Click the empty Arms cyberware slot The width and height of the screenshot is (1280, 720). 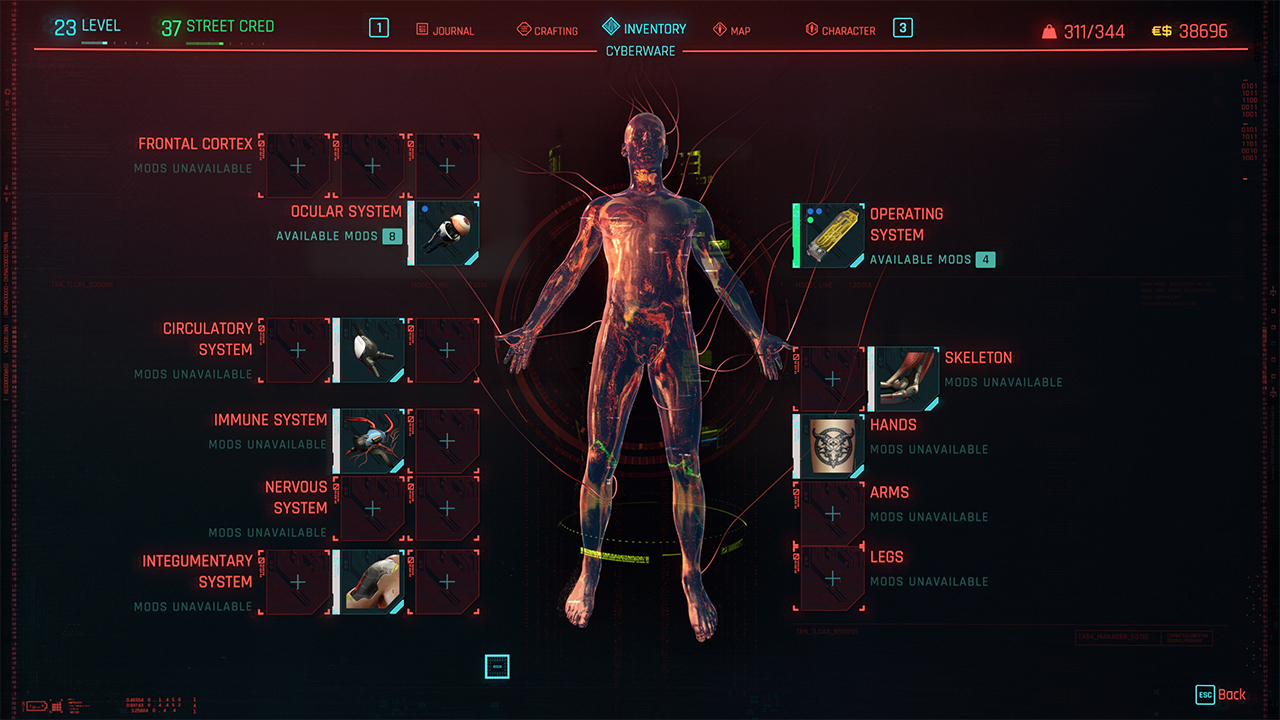831,514
